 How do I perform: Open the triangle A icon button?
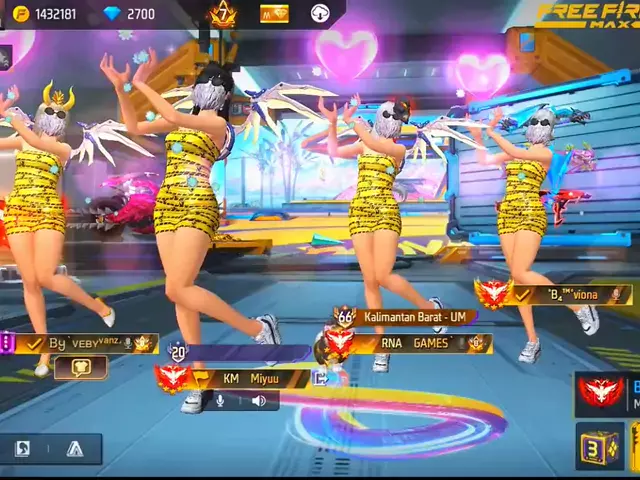click(x=74, y=449)
